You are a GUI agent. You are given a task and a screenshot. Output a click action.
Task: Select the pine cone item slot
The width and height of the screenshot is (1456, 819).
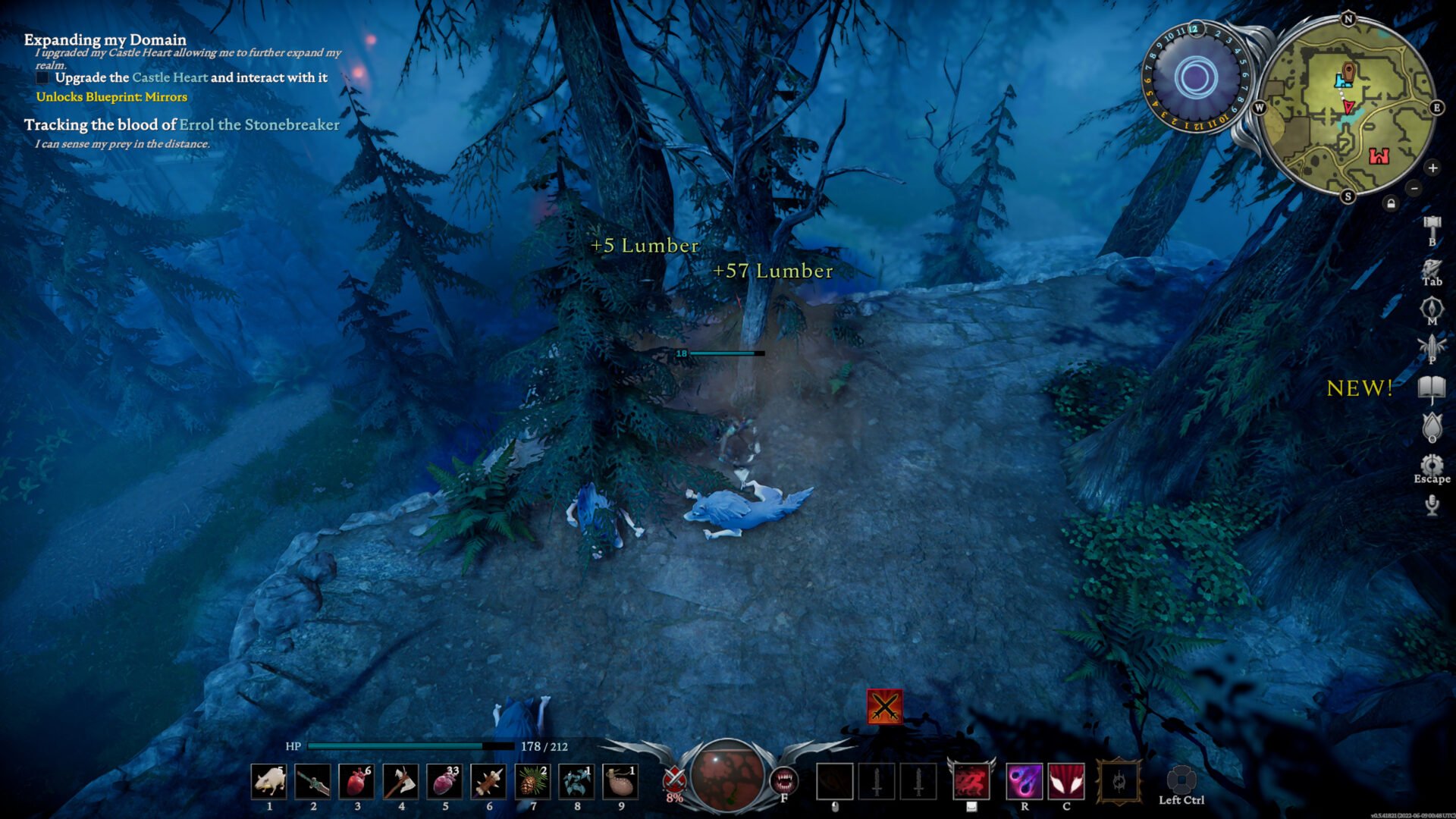tap(533, 782)
